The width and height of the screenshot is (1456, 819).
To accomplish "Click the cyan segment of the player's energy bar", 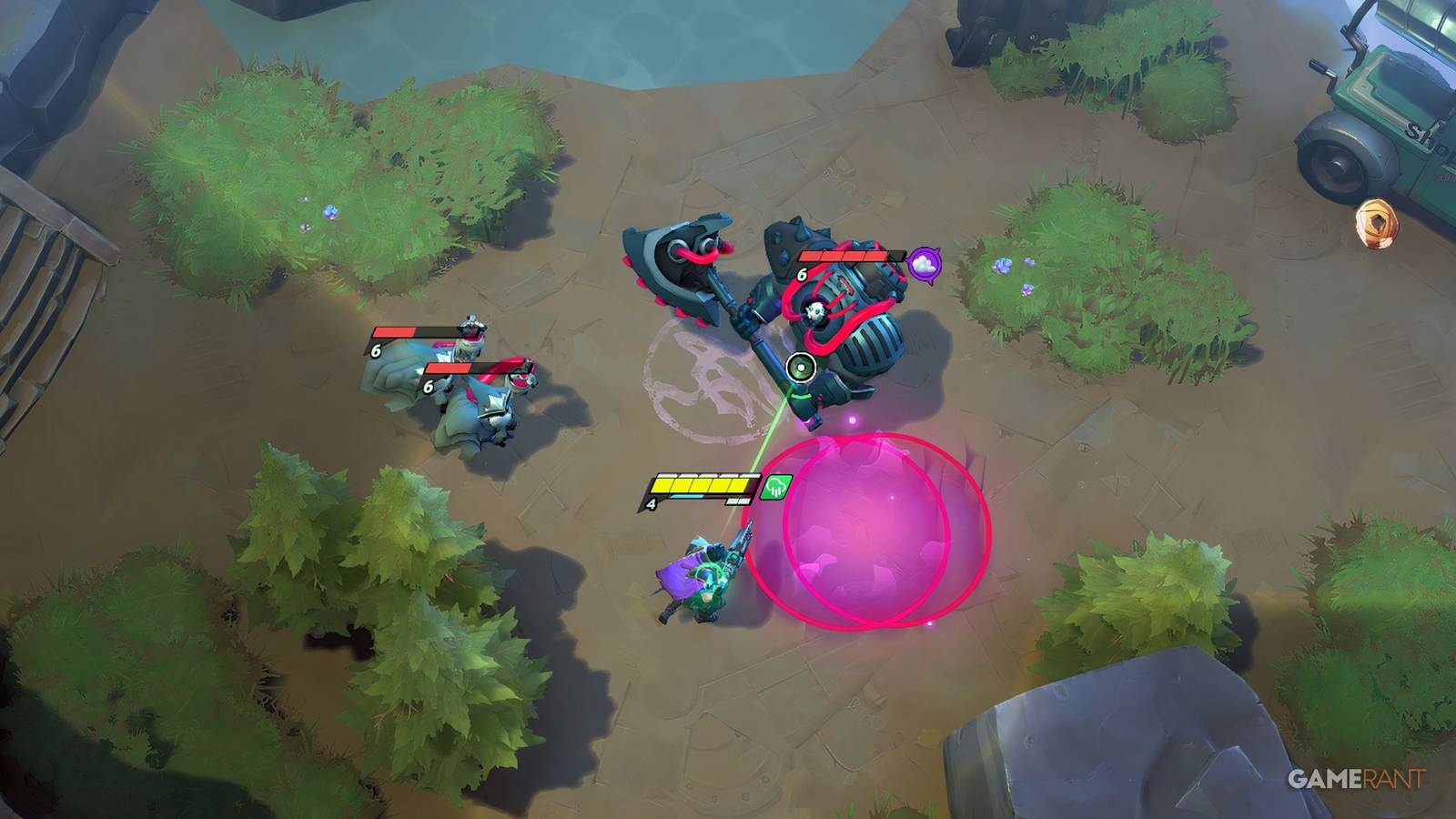I will point(685,496).
